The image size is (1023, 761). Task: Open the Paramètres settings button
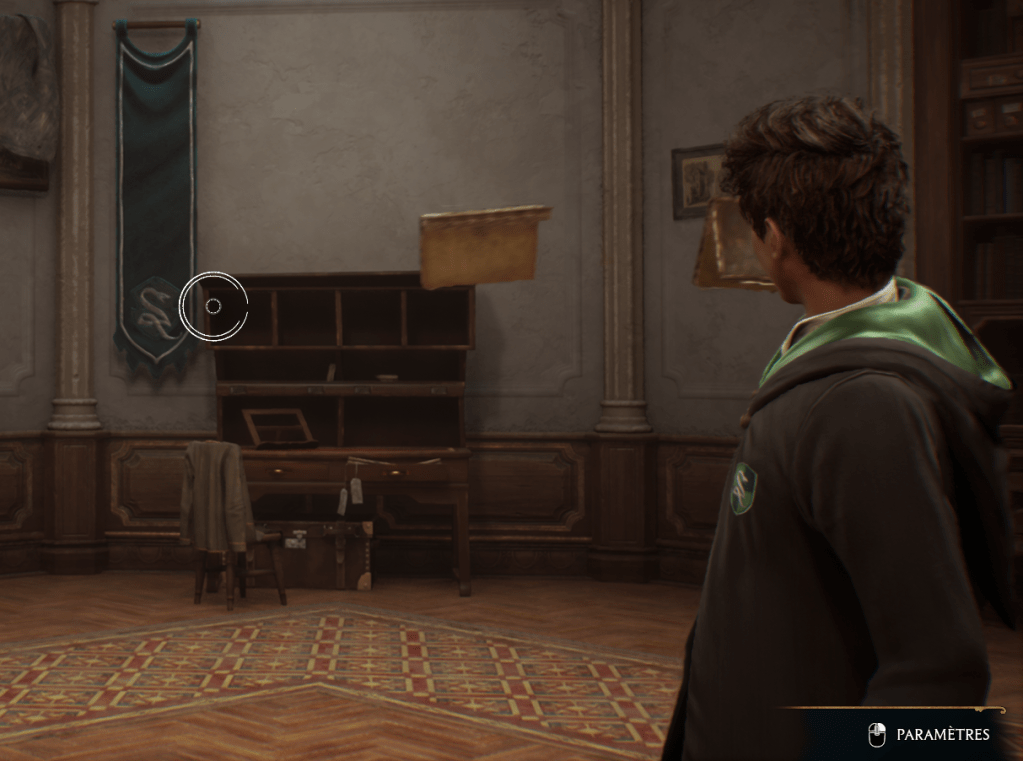pos(930,735)
